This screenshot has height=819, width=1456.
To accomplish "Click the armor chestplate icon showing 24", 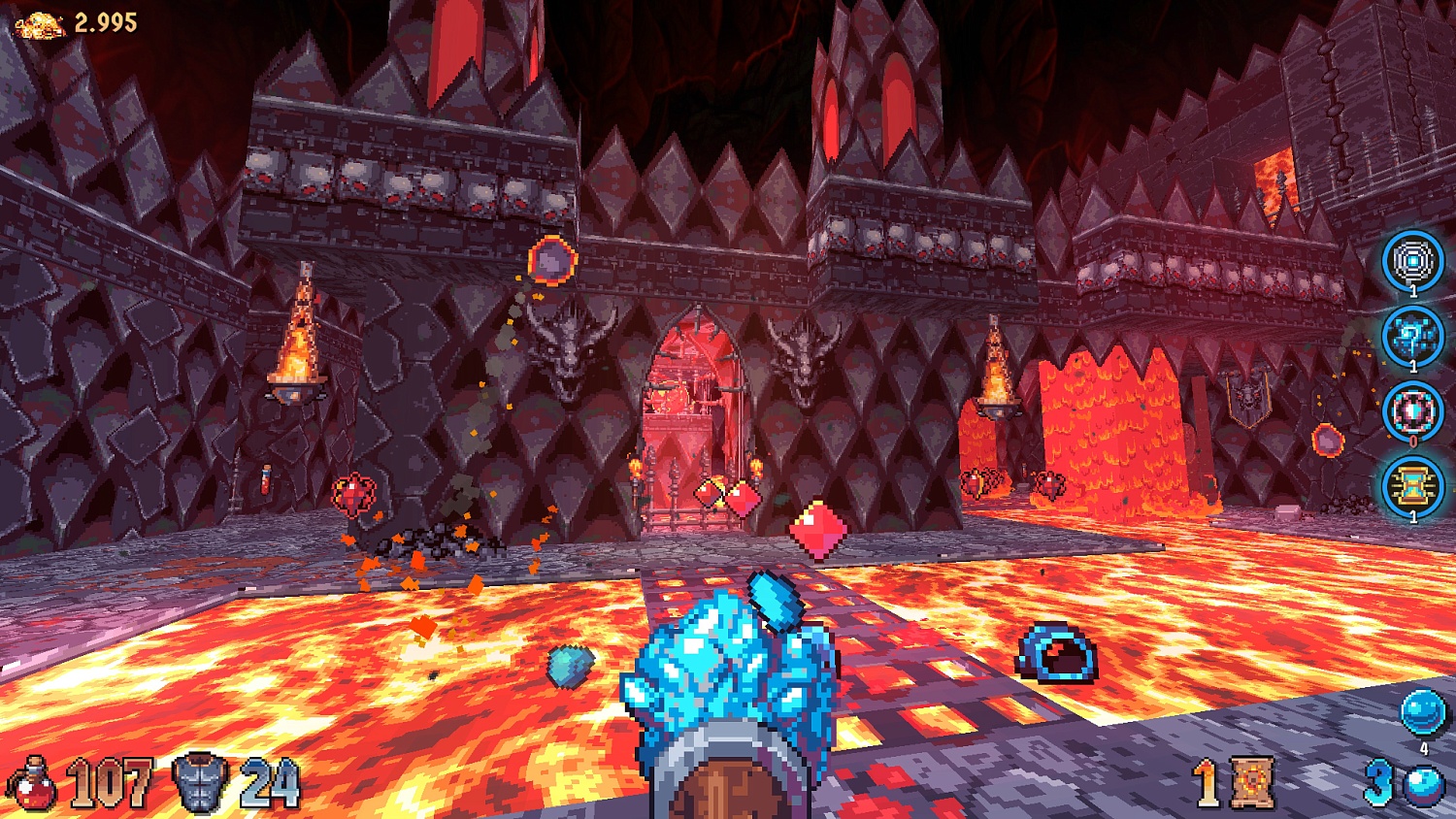I will click(x=199, y=782).
